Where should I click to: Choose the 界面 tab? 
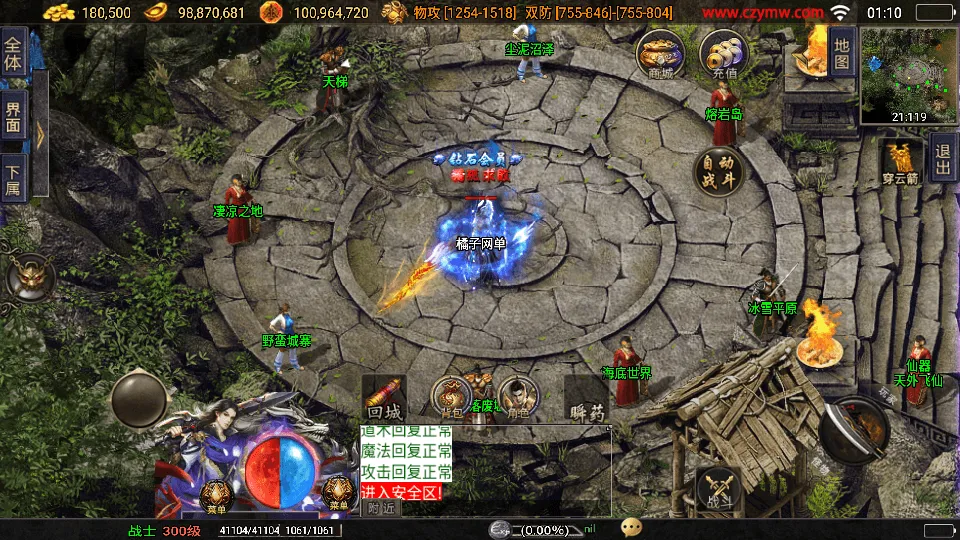pos(14,116)
